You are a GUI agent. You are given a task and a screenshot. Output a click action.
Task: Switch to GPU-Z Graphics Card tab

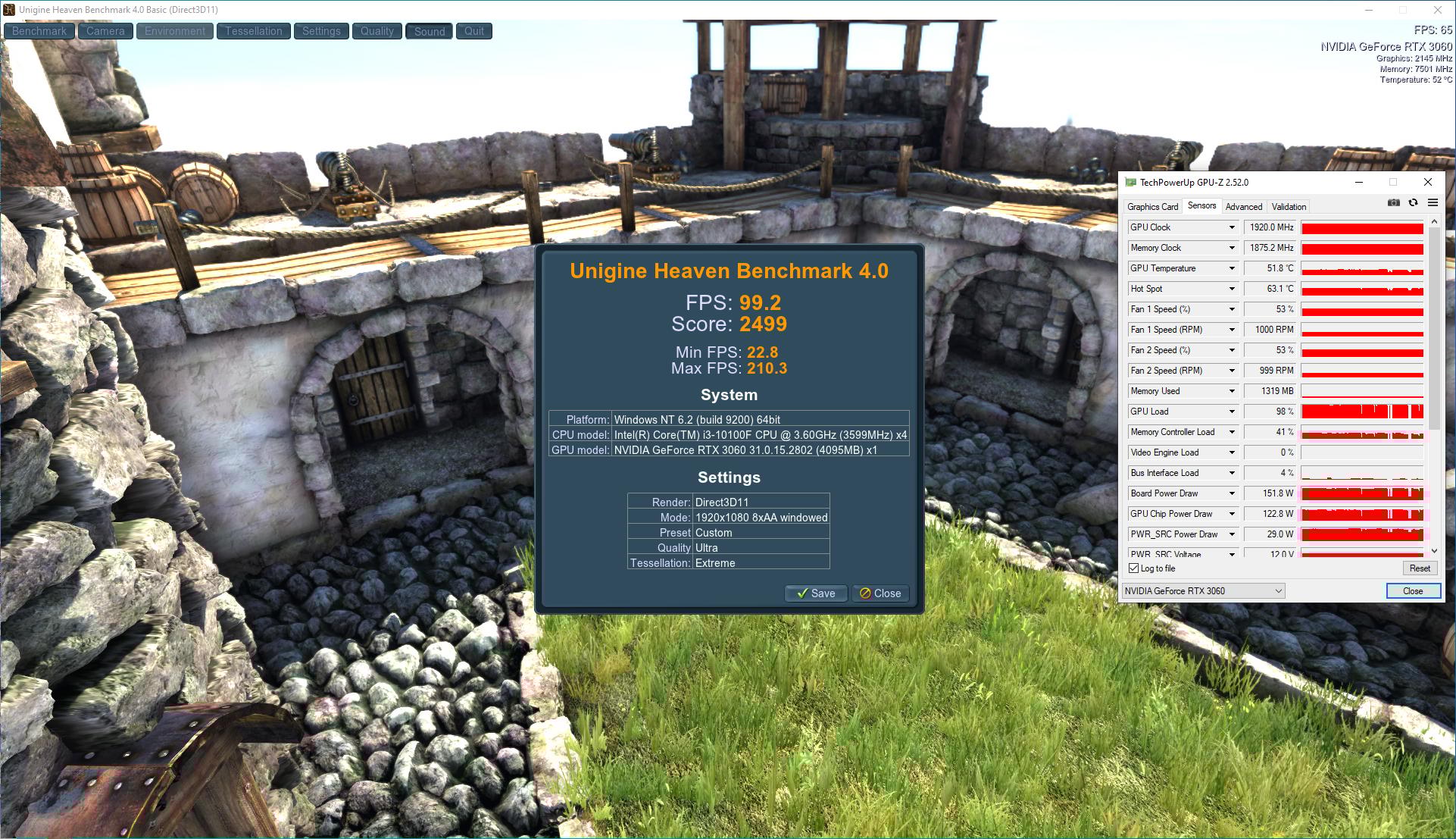coord(1152,207)
